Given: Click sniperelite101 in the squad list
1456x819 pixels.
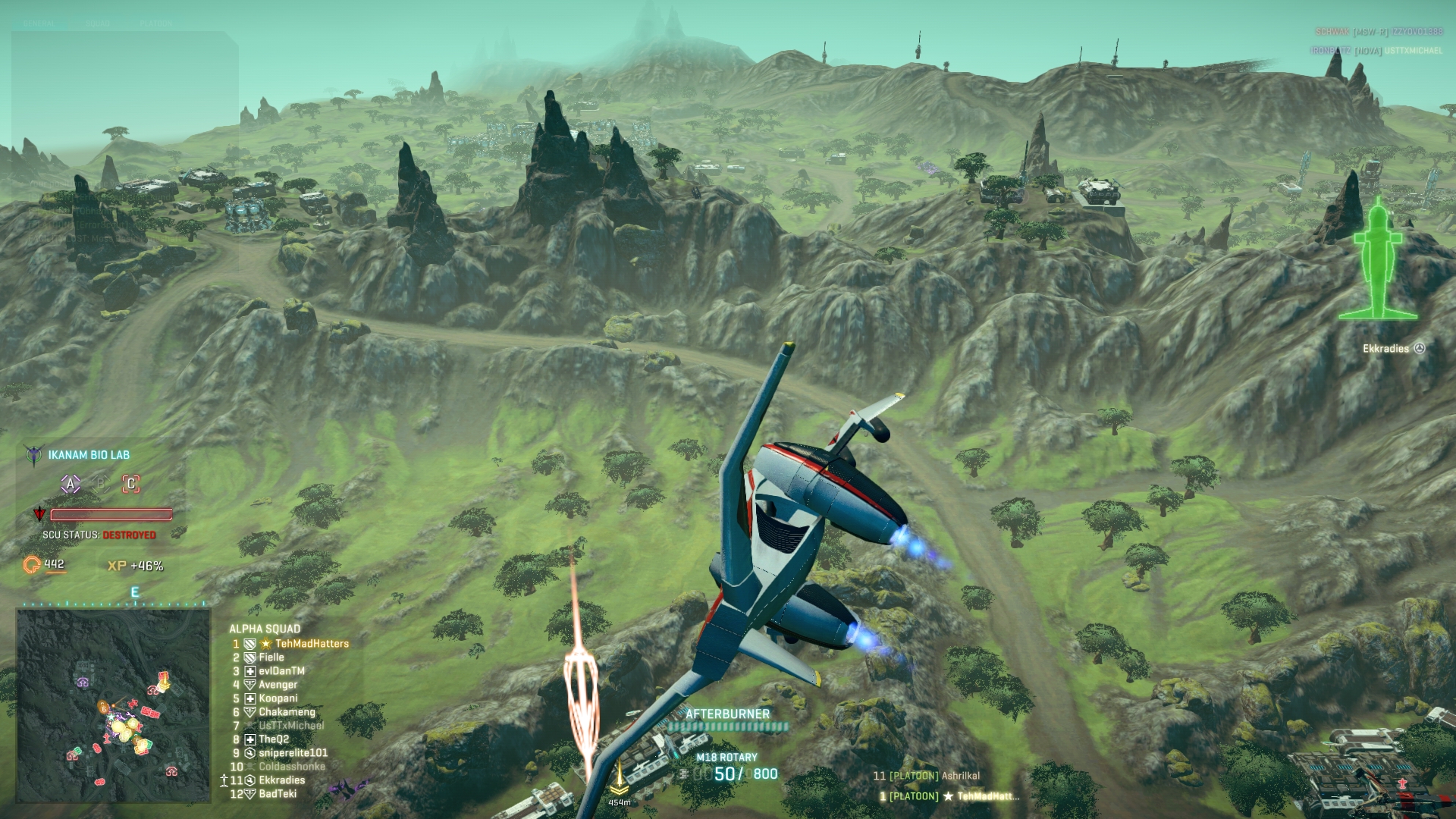Looking at the screenshot, I should pyautogui.click(x=293, y=753).
